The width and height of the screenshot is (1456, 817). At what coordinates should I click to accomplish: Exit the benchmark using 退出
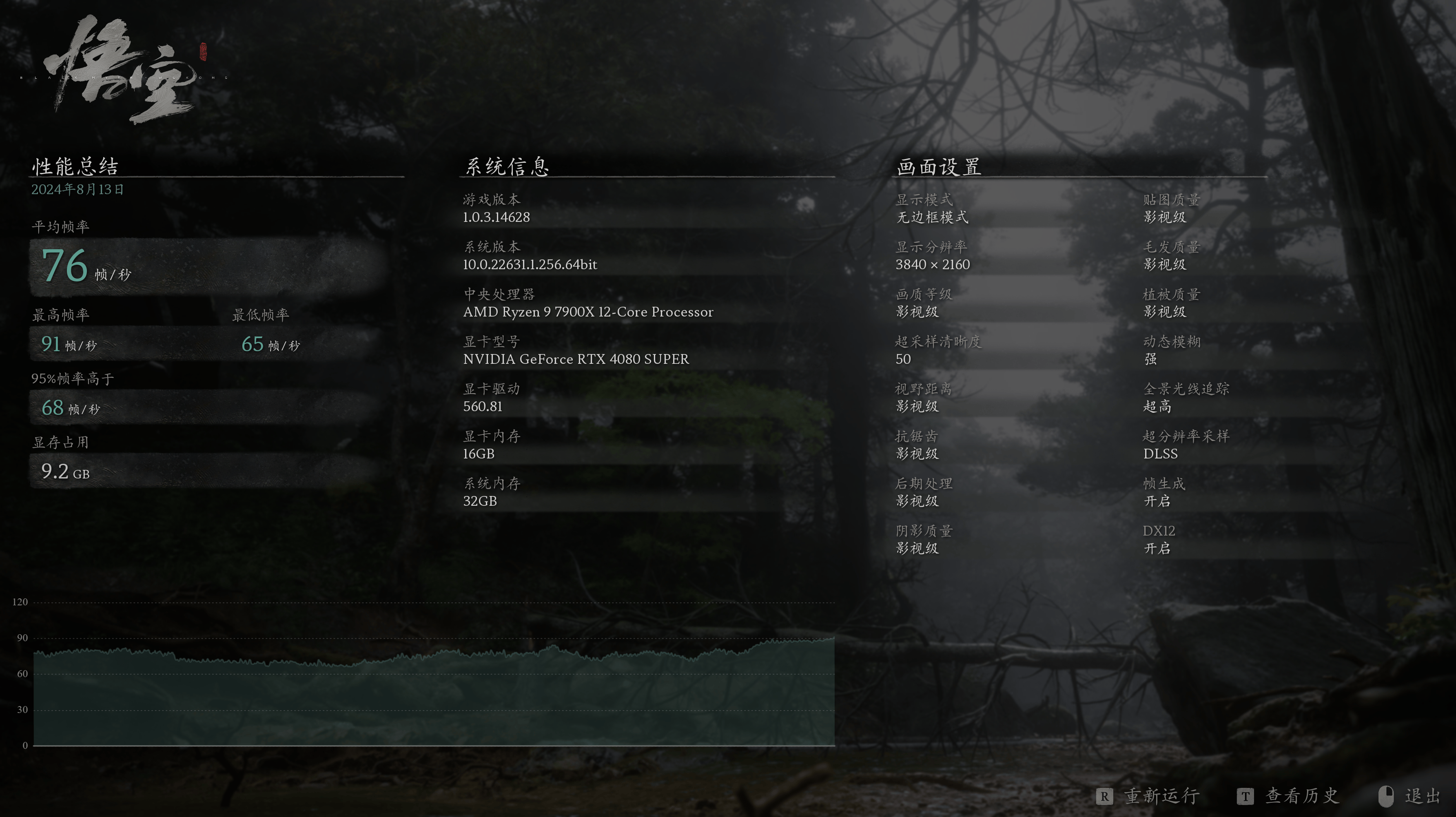tap(1421, 796)
